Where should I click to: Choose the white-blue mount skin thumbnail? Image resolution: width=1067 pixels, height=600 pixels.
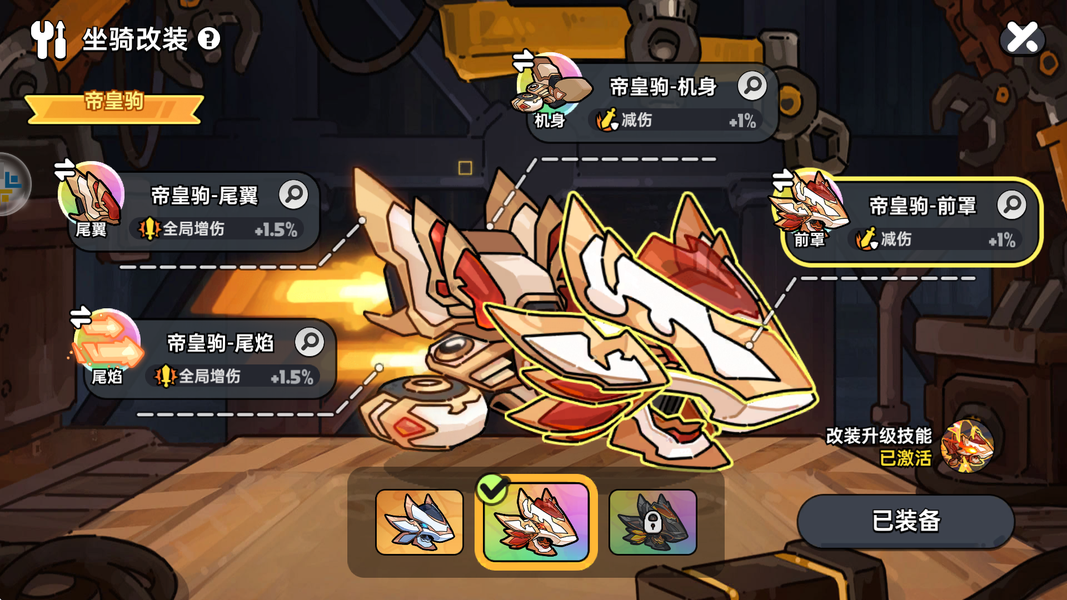pyautogui.click(x=419, y=521)
